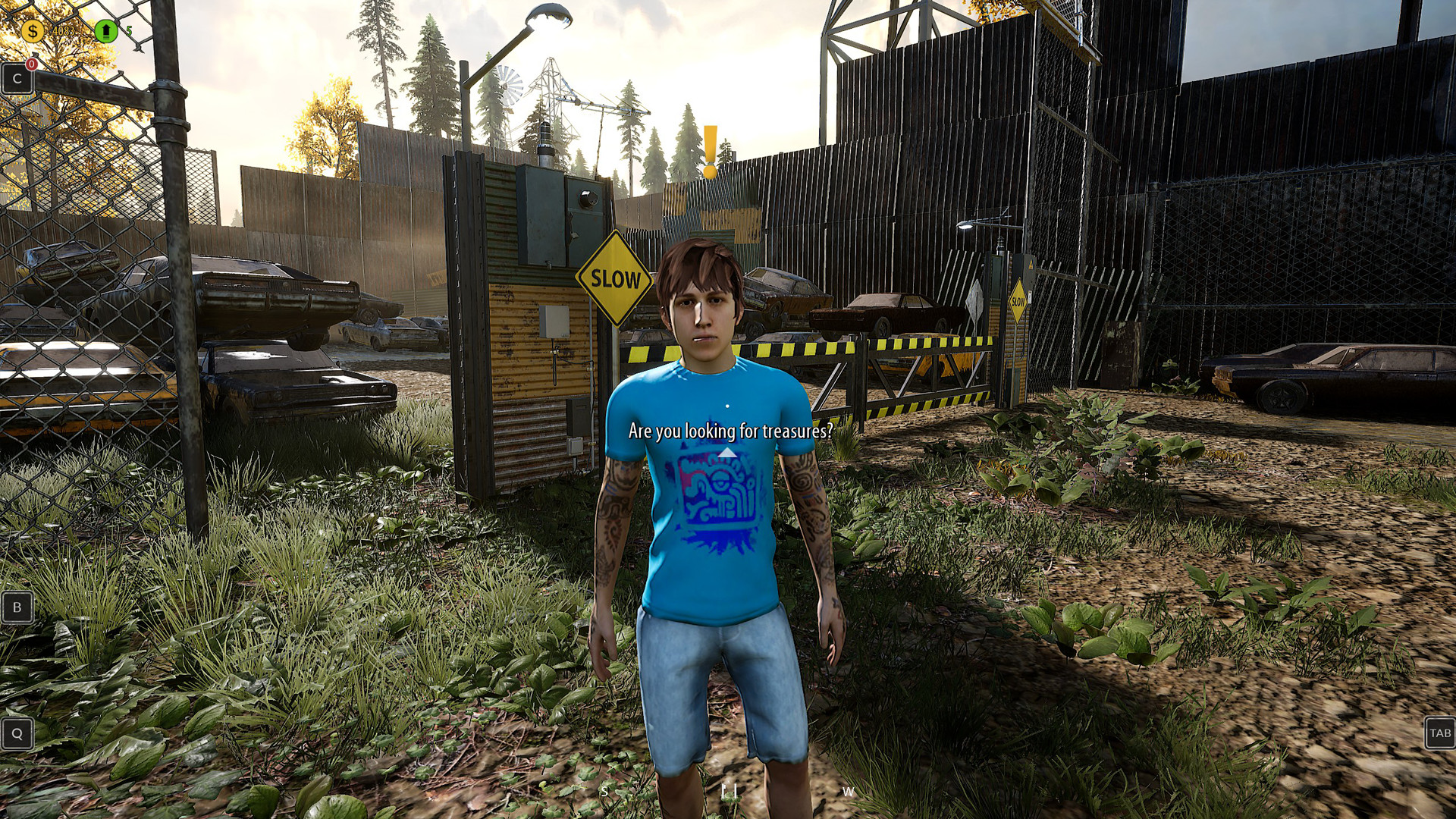1456x819 pixels.
Task: Click the center crosshair dot
Action: click(x=728, y=406)
